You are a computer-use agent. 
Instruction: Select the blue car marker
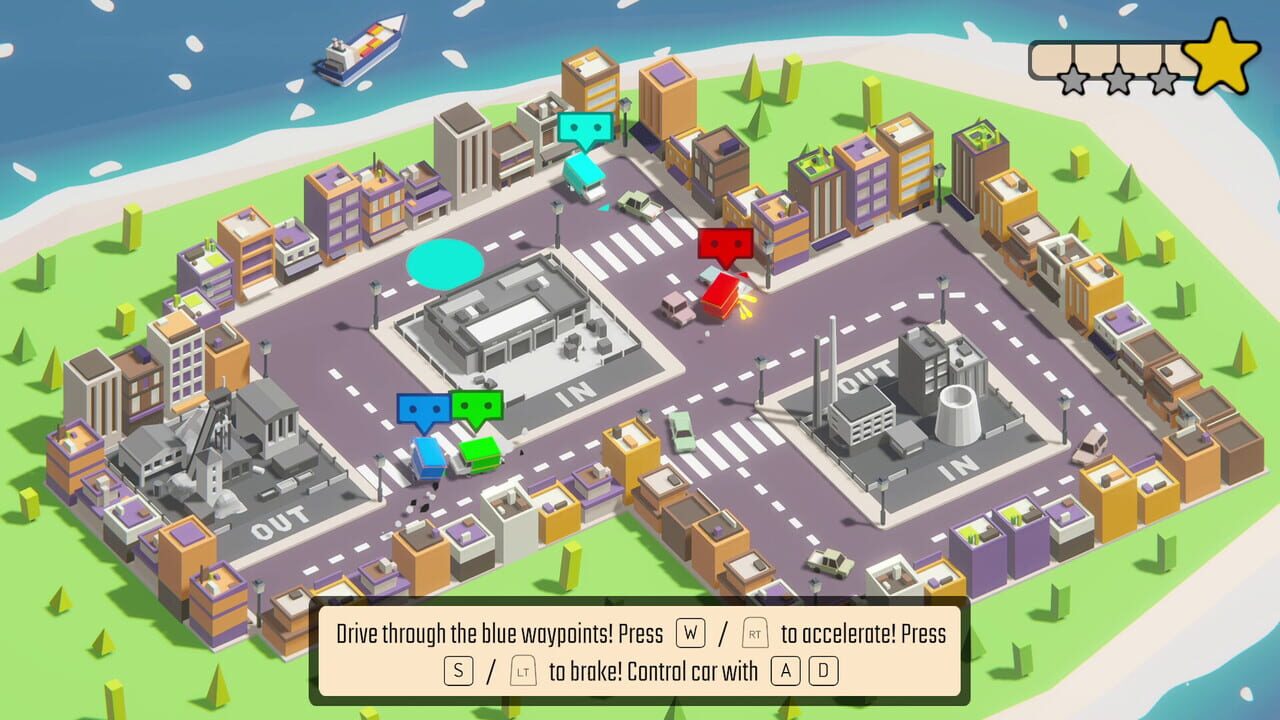pyautogui.click(x=425, y=409)
